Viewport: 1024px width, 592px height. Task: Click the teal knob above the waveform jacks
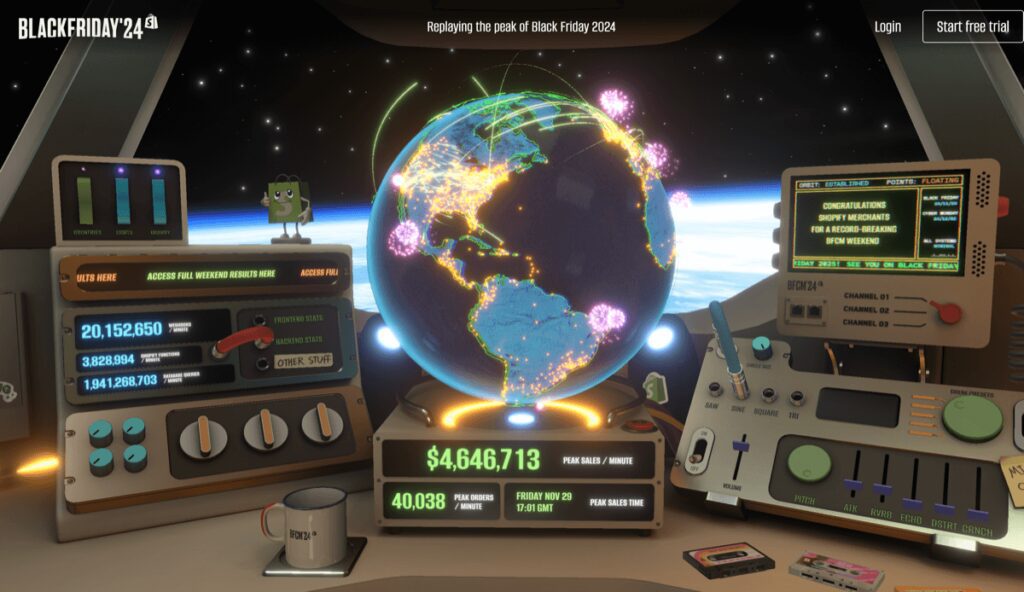[x=760, y=348]
